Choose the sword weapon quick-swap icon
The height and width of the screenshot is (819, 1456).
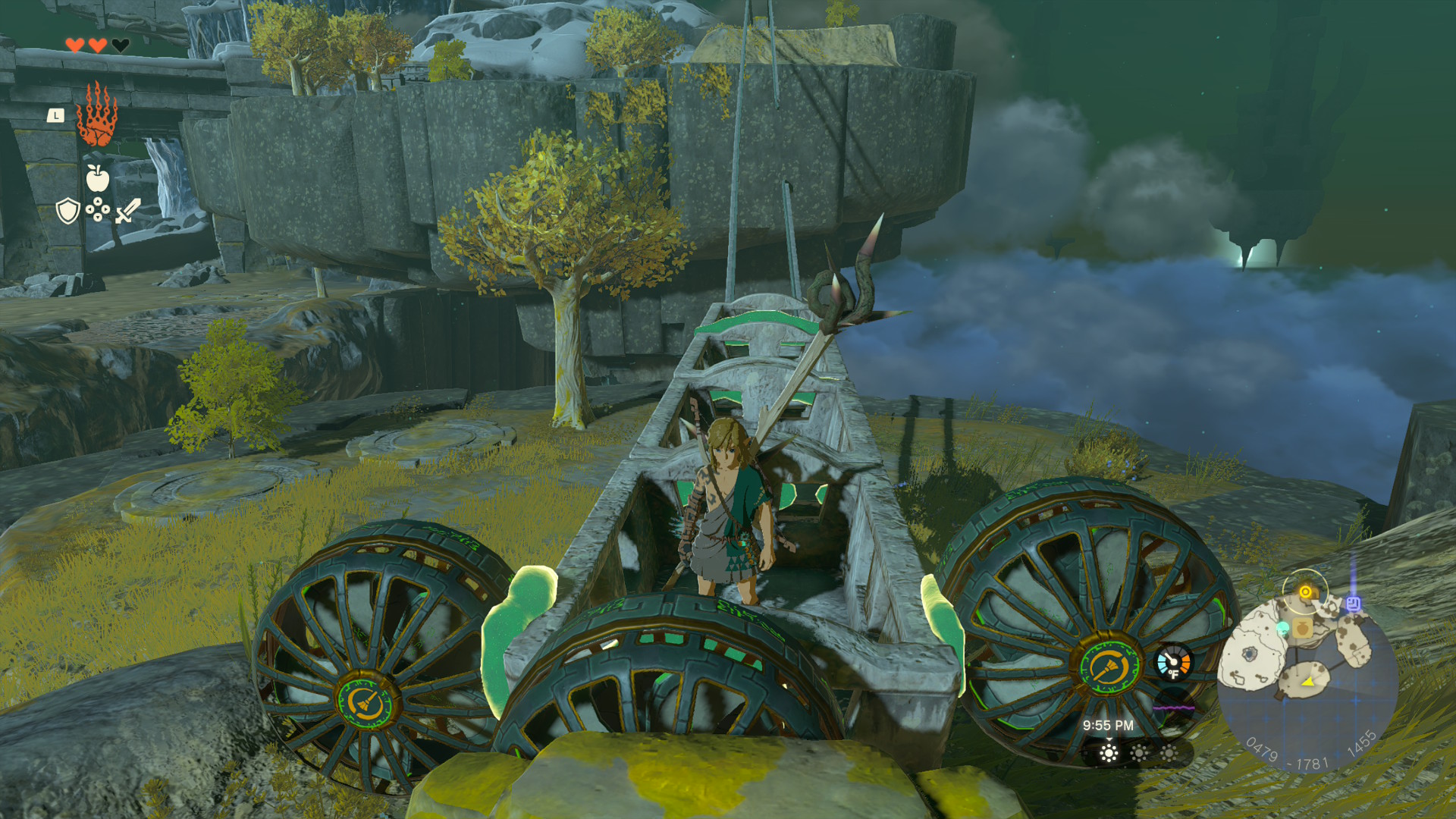tap(127, 210)
